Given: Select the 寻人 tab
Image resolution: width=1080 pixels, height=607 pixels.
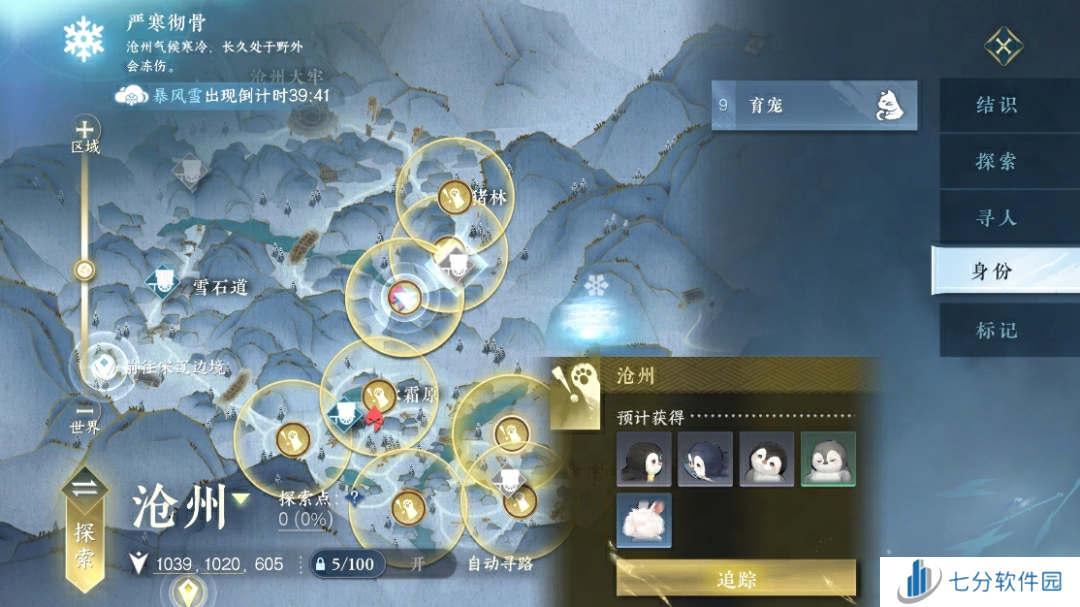Looking at the screenshot, I should click(996, 217).
